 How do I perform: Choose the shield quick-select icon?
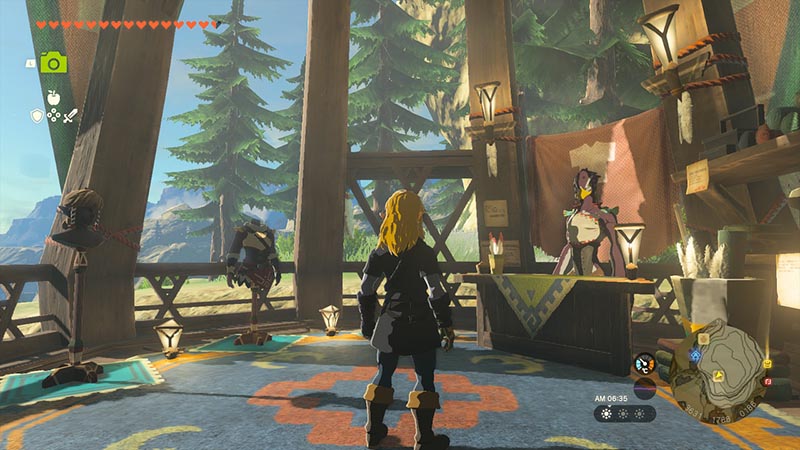37,115
